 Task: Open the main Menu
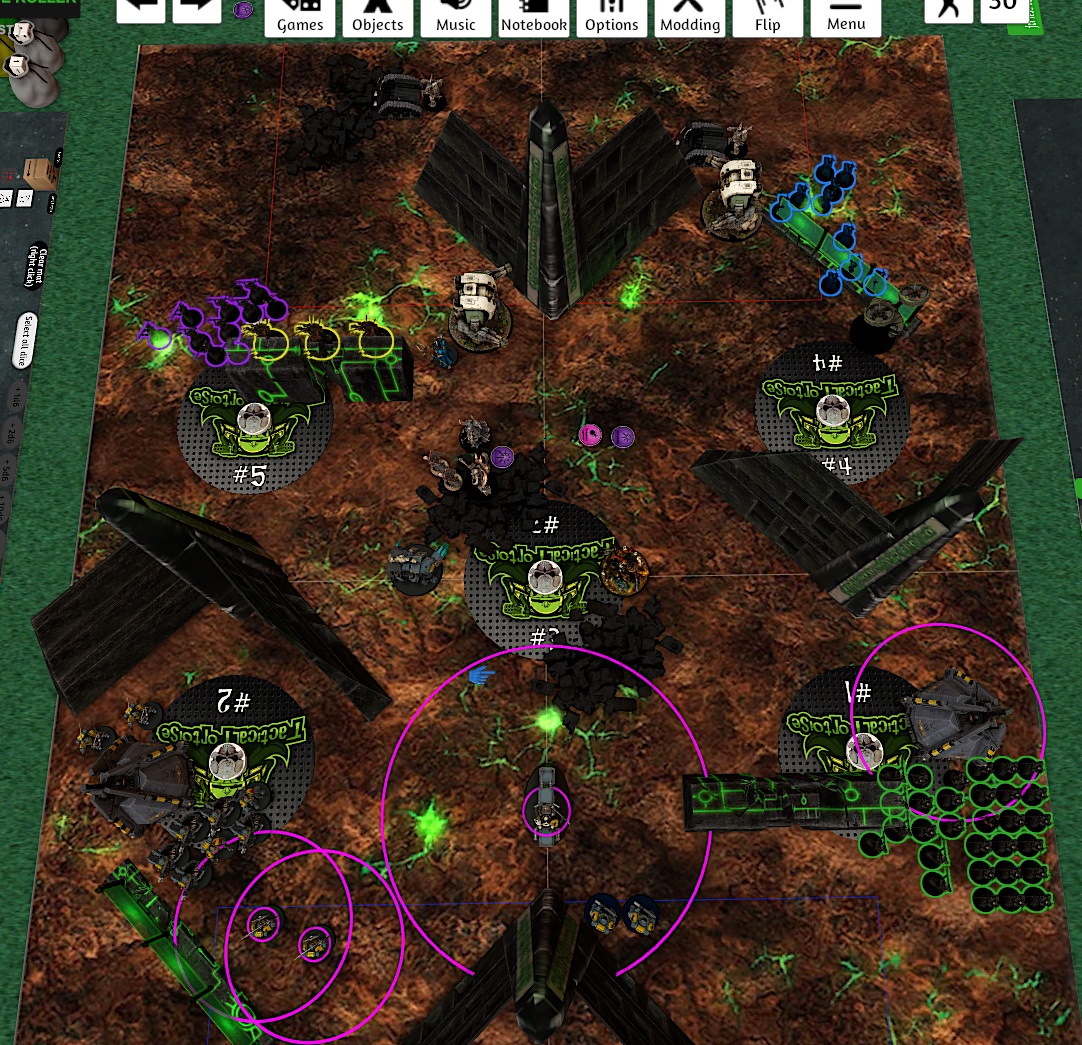(846, 17)
